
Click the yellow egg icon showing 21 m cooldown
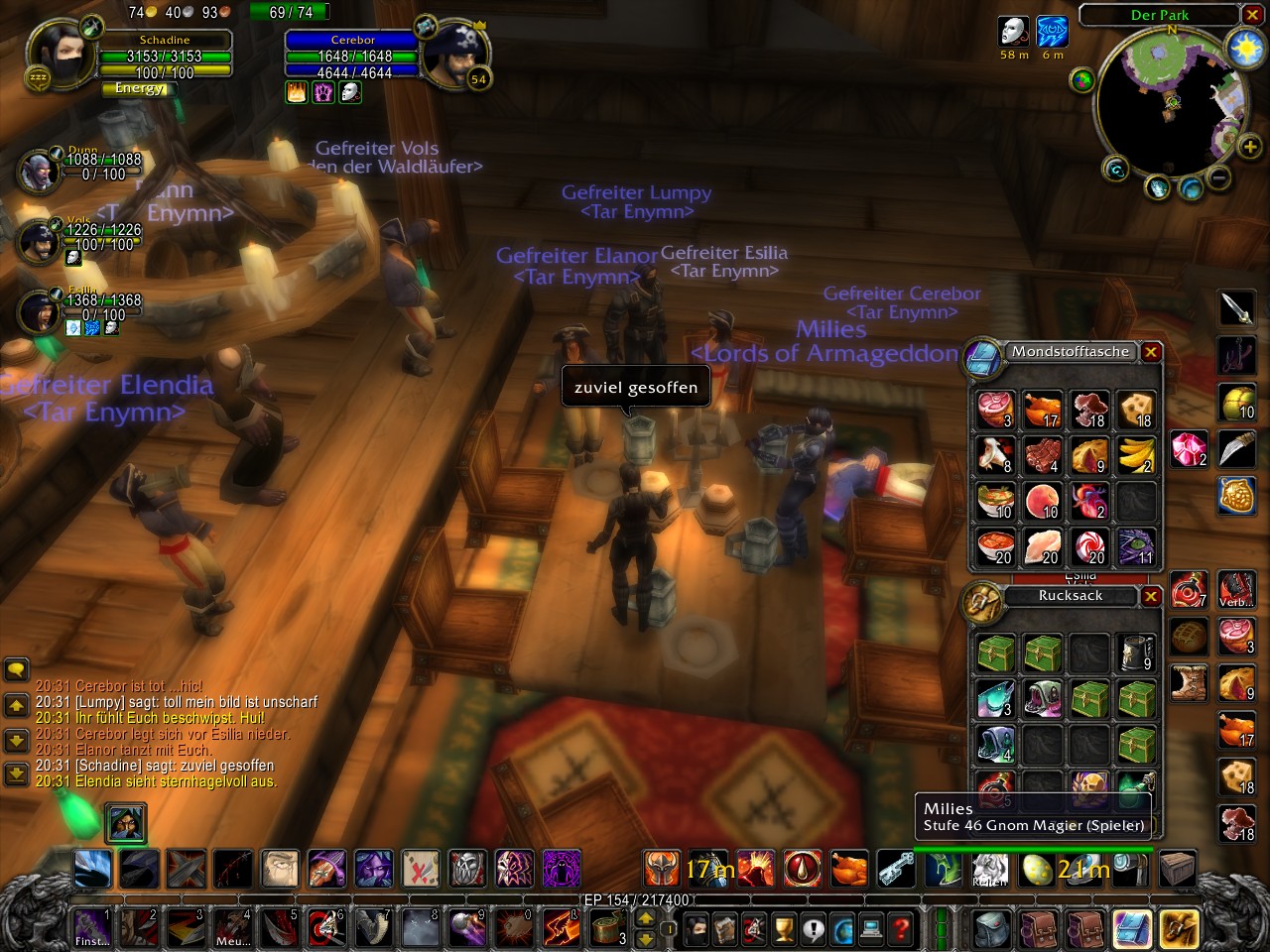click(x=1035, y=870)
